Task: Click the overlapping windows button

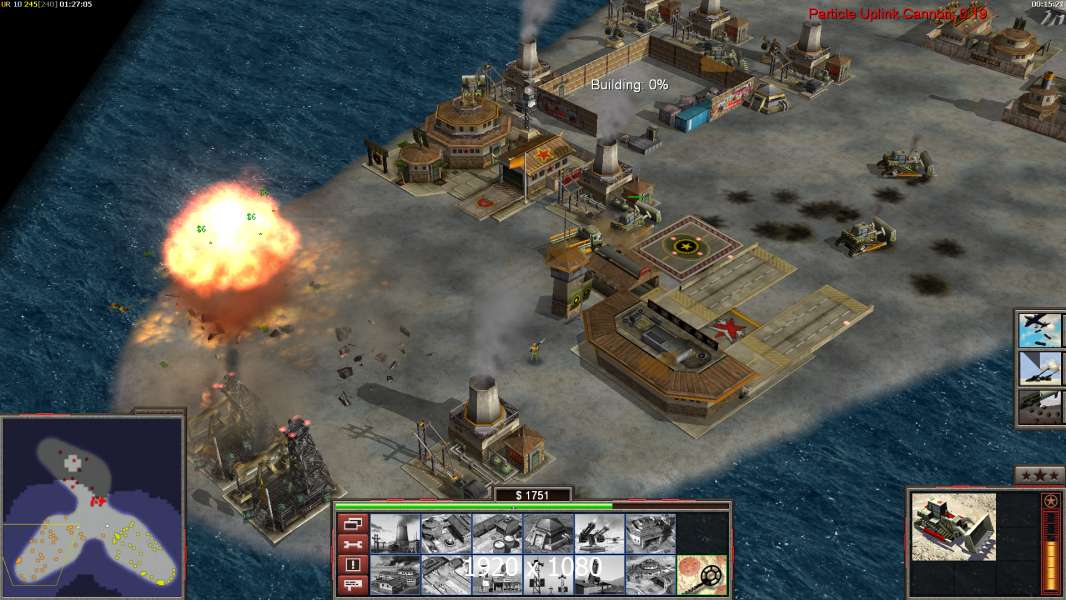Action: click(x=351, y=522)
